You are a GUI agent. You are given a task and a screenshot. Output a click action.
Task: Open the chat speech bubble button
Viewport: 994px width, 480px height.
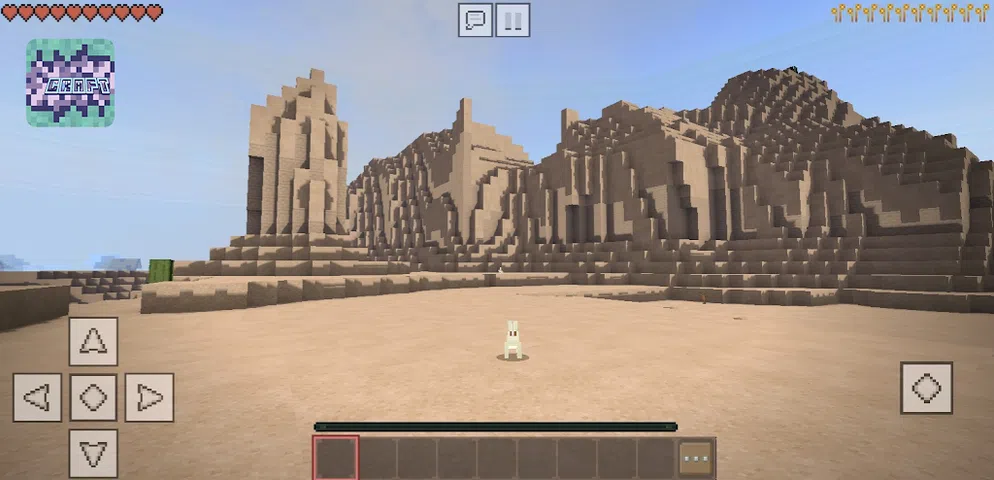click(x=475, y=20)
